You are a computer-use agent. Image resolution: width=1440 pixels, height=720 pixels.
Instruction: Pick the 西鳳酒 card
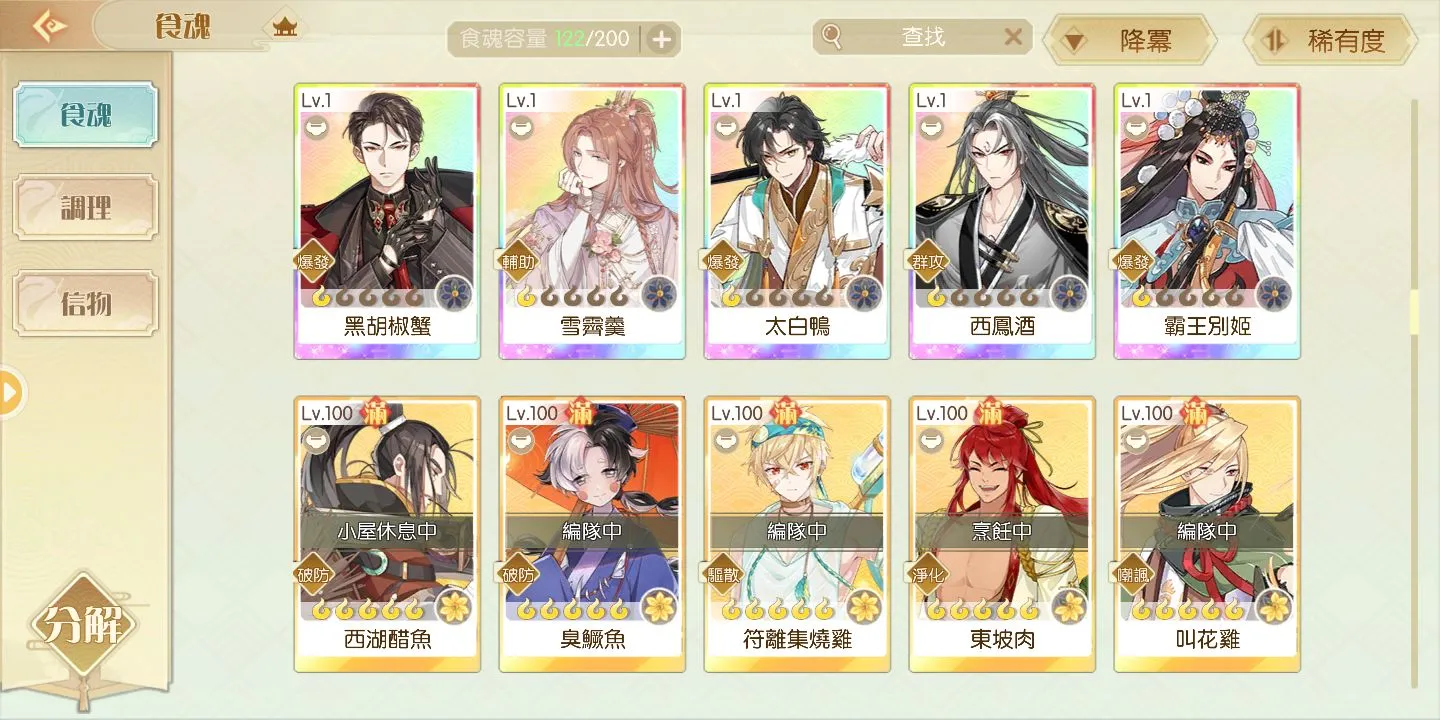point(1002,221)
